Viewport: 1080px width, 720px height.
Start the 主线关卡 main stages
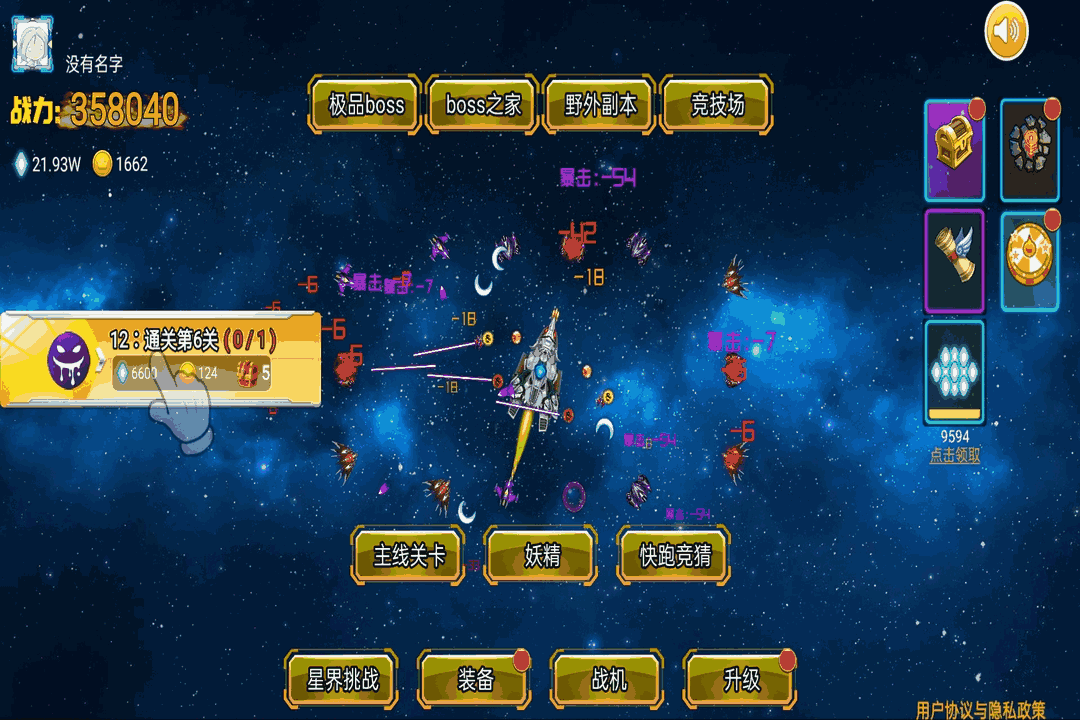pyautogui.click(x=409, y=556)
